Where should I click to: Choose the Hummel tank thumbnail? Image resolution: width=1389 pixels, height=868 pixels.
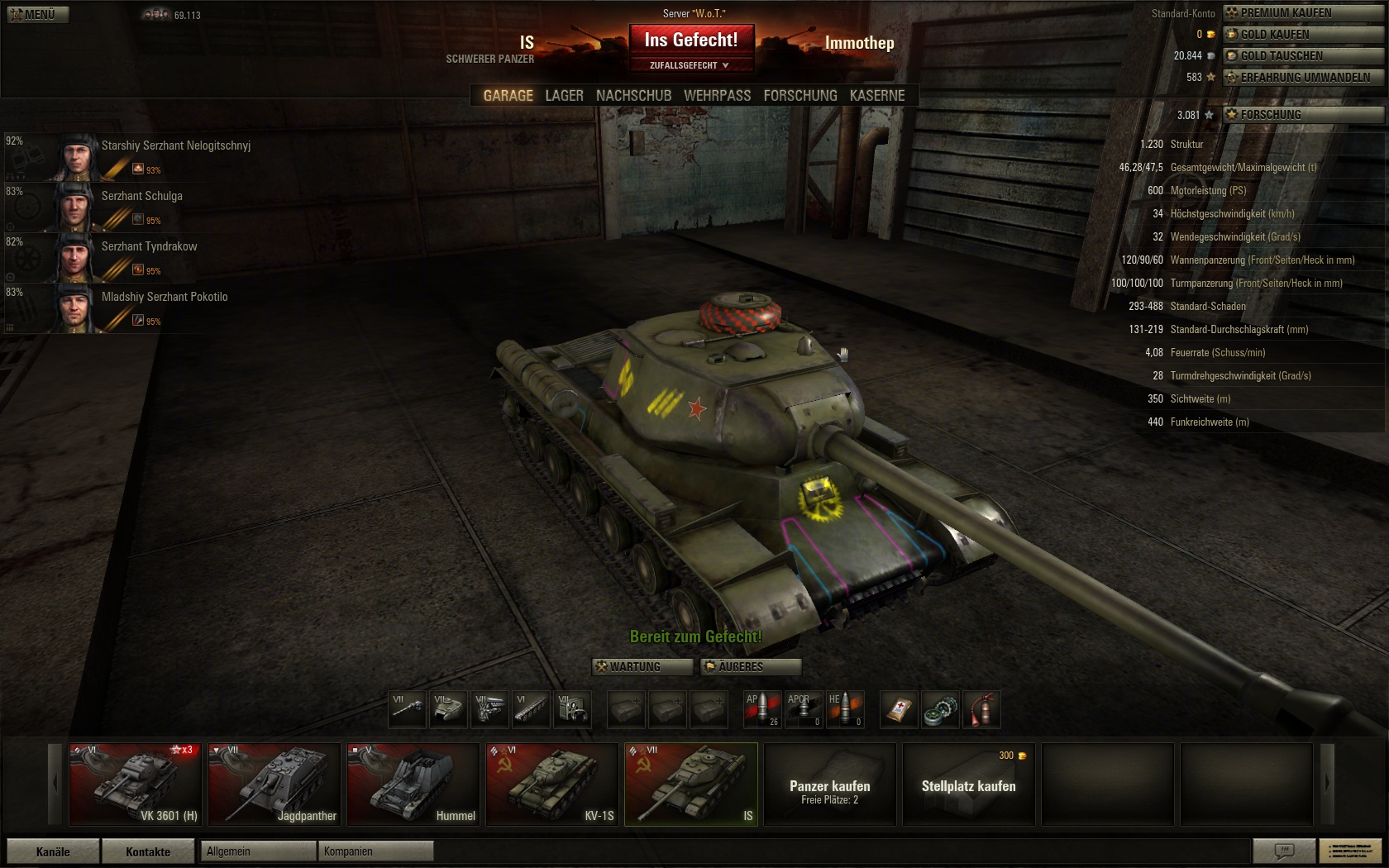coord(413,784)
